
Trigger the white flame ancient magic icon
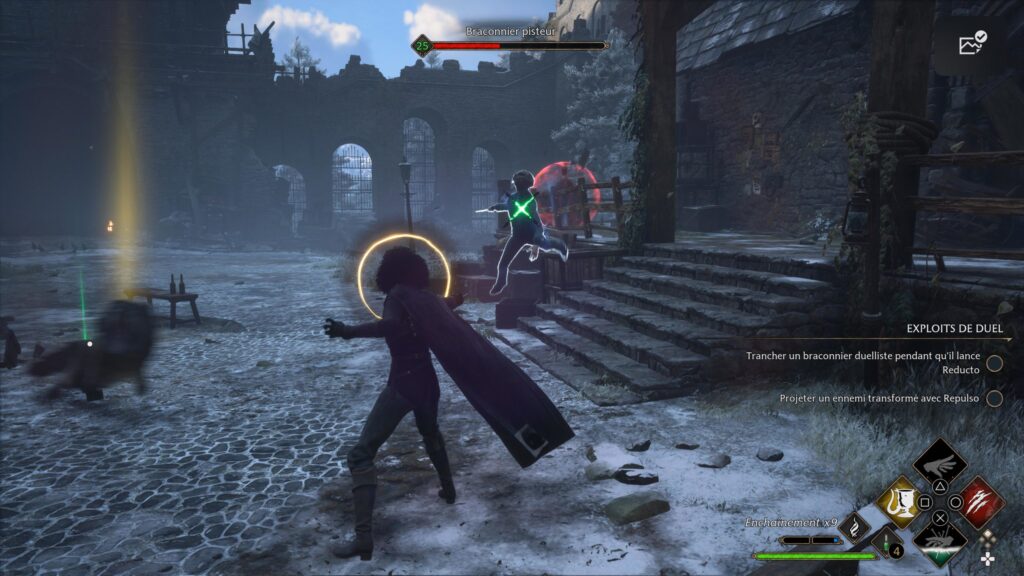click(855, 527)
